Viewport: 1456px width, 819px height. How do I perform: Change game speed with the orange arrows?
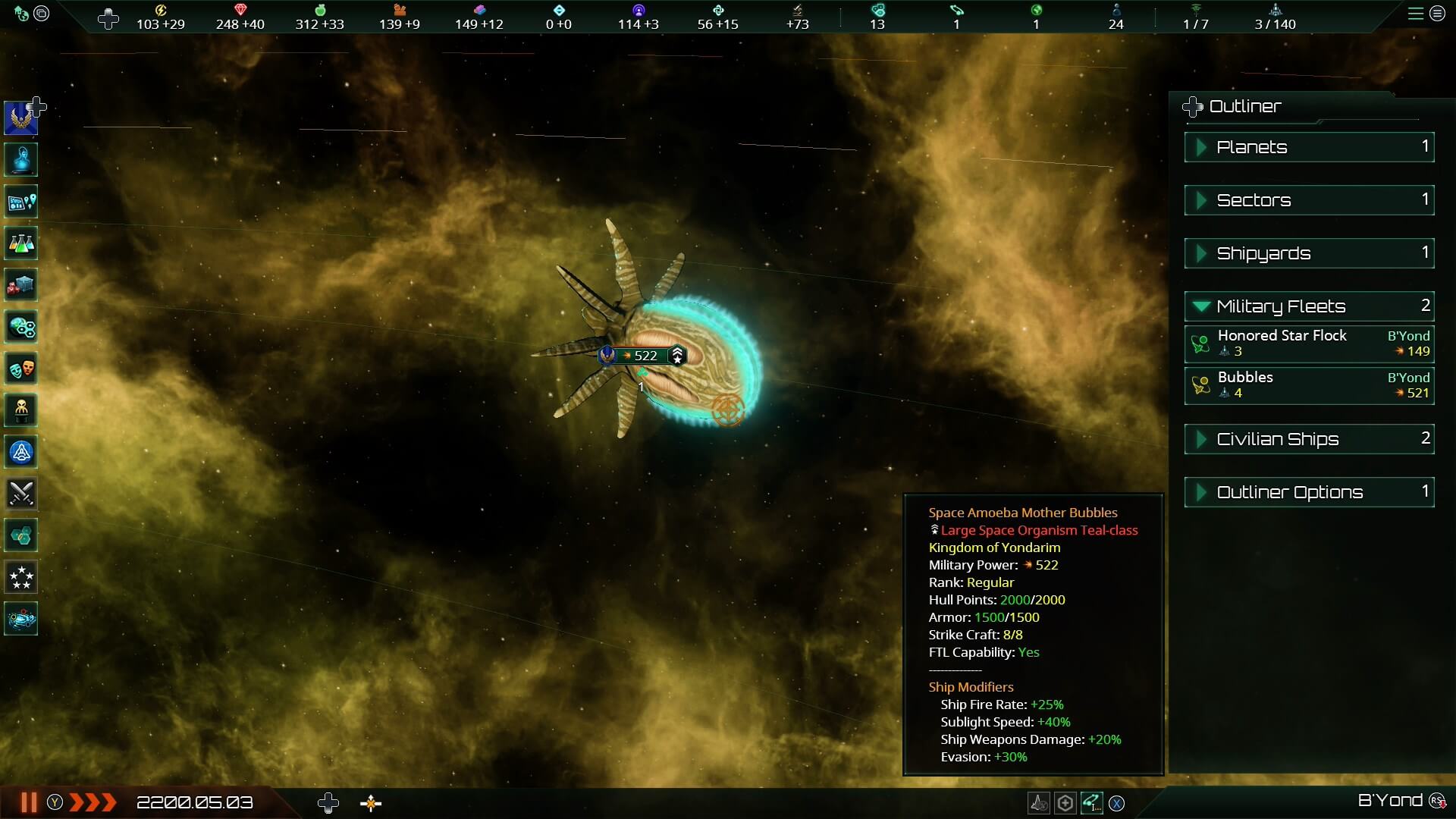coord(93,802)
